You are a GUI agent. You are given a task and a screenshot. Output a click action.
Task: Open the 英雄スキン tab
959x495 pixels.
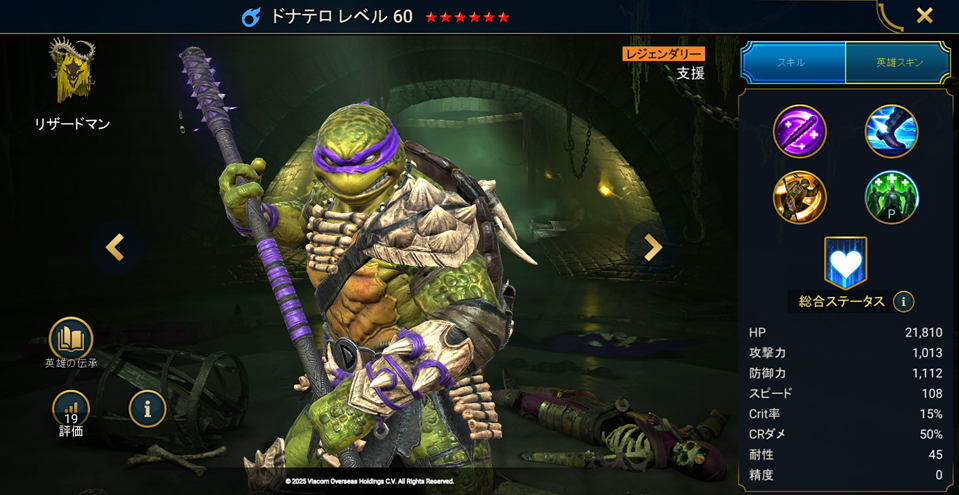(898, 62)
